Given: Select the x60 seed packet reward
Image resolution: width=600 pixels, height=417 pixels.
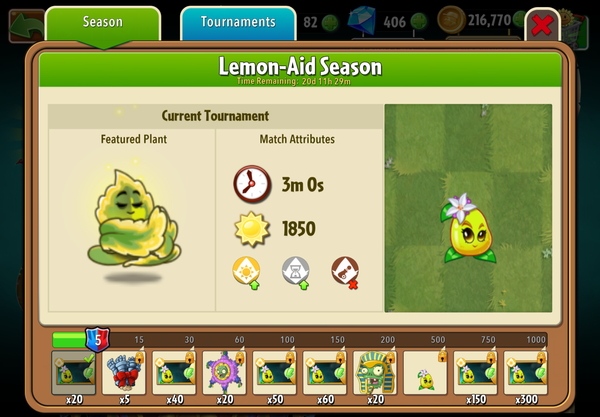Looking at the screenshot, I should click(x=324, y=374).
